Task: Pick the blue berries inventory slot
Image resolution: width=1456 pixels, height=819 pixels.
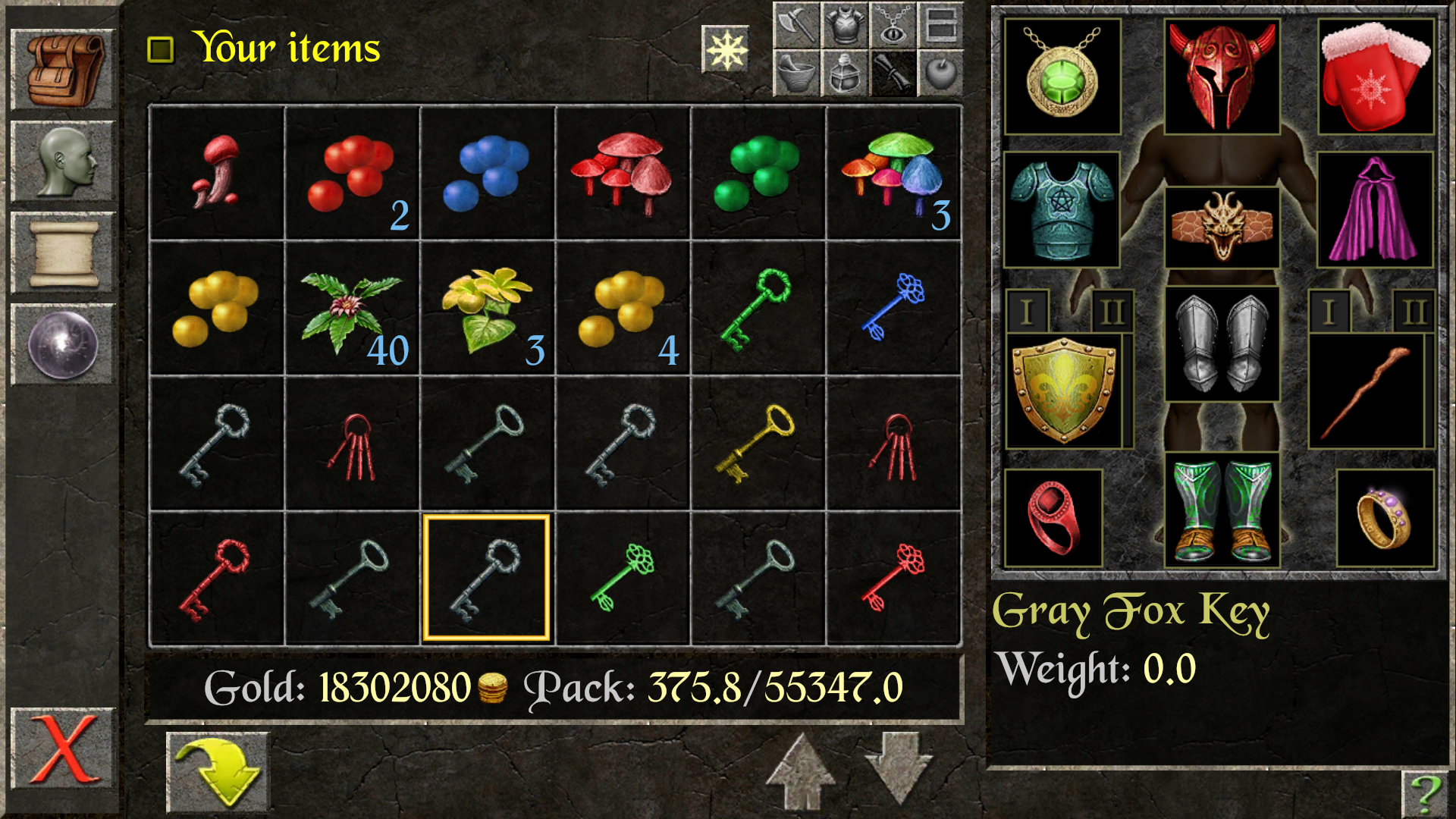Action: [487, 174]
